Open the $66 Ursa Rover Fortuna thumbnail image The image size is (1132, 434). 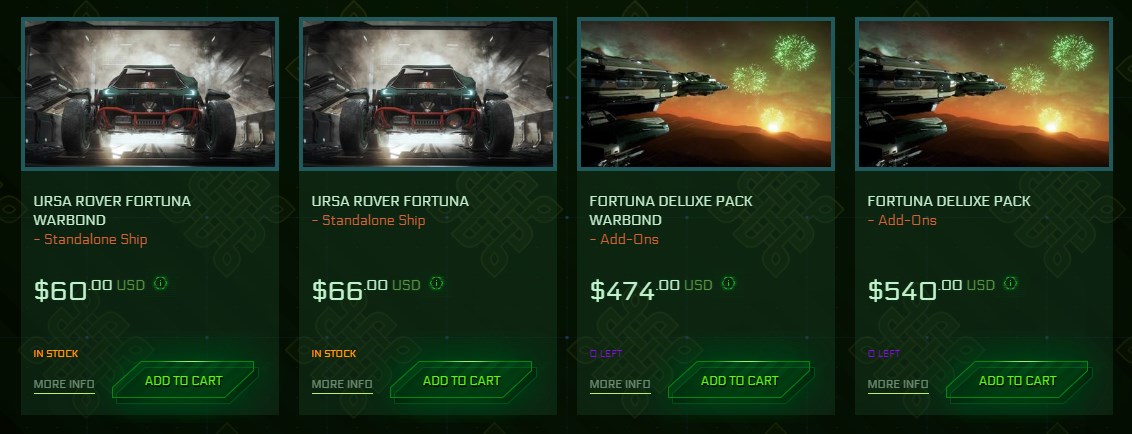tap(428, 94)
